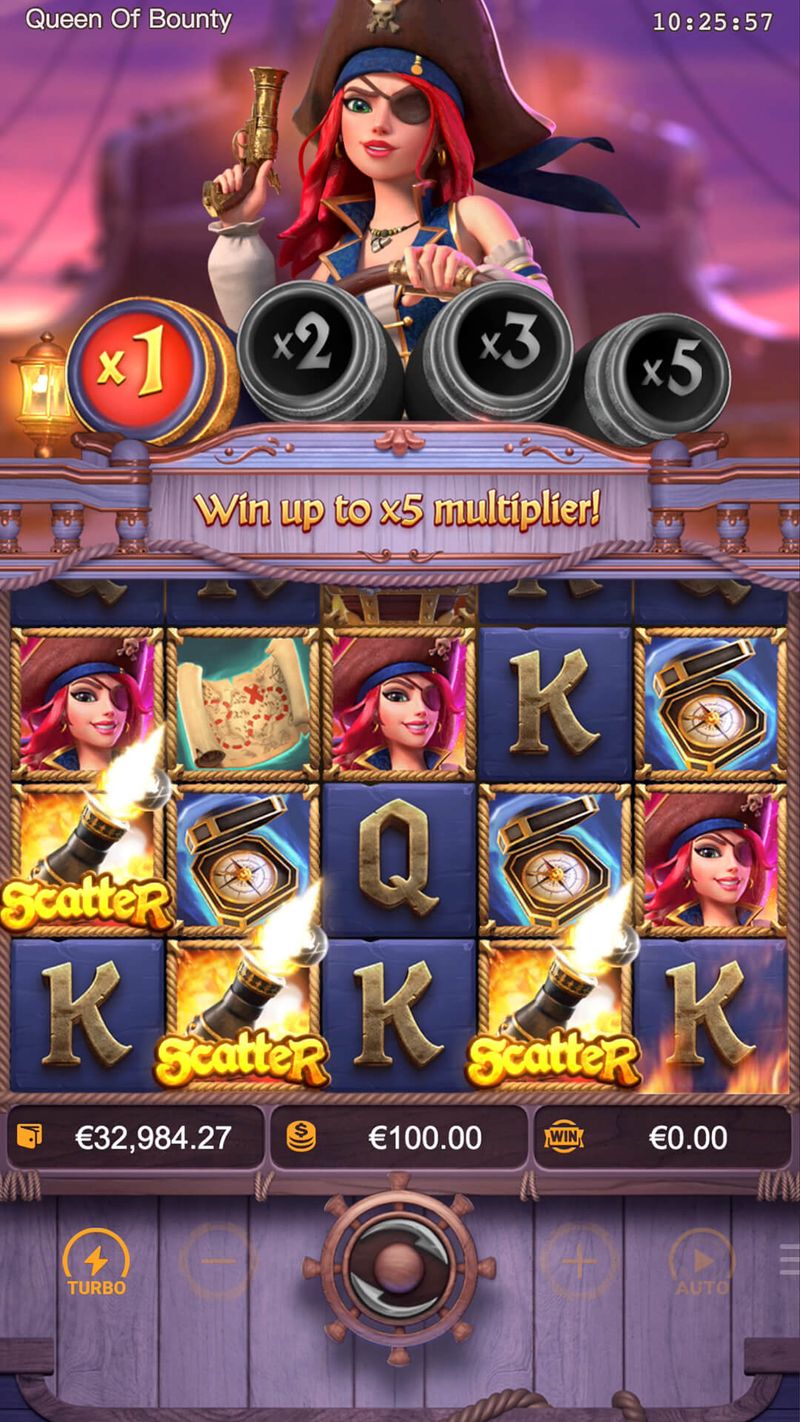Increase the bet with the plus button
Image resolution: width=800 pixels, height=1422 pixels.
point(579,1263)
